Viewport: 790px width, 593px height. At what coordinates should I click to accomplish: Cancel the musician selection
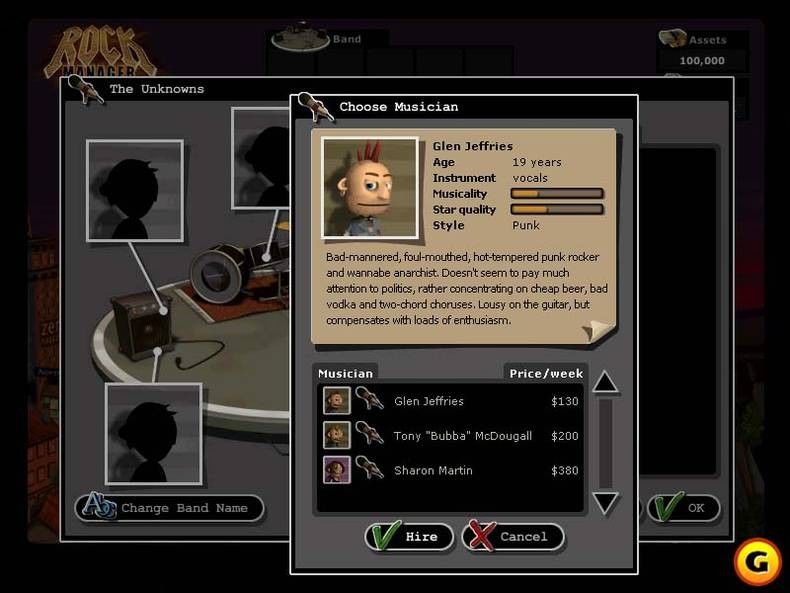coord(512,537)
